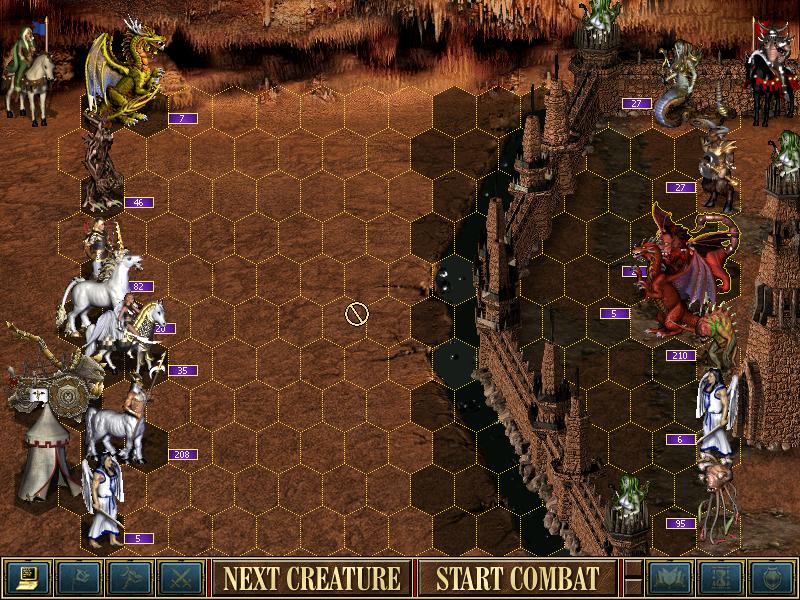Select the Next Creature button
This screenshot has width=800, height=600.
tap(311, 578)
